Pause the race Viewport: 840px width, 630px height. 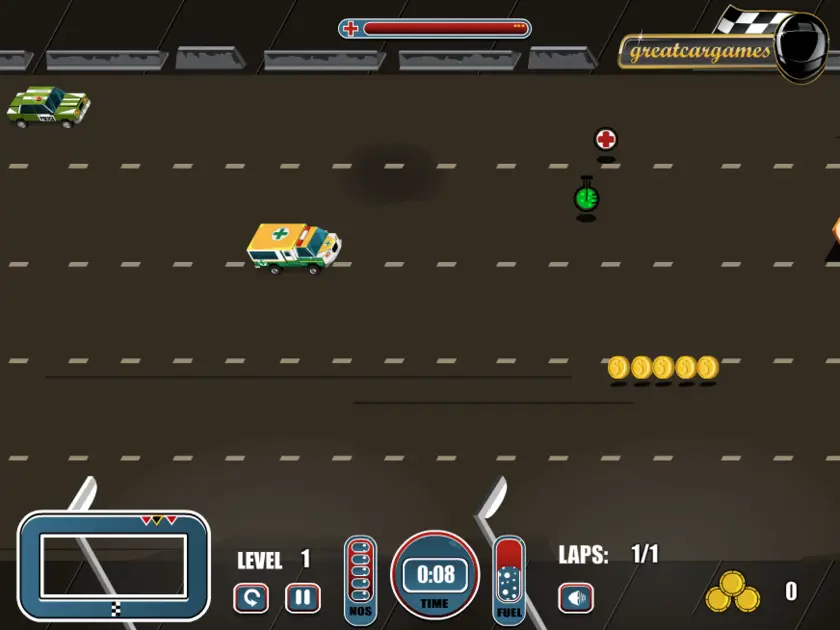coord(302,598)
